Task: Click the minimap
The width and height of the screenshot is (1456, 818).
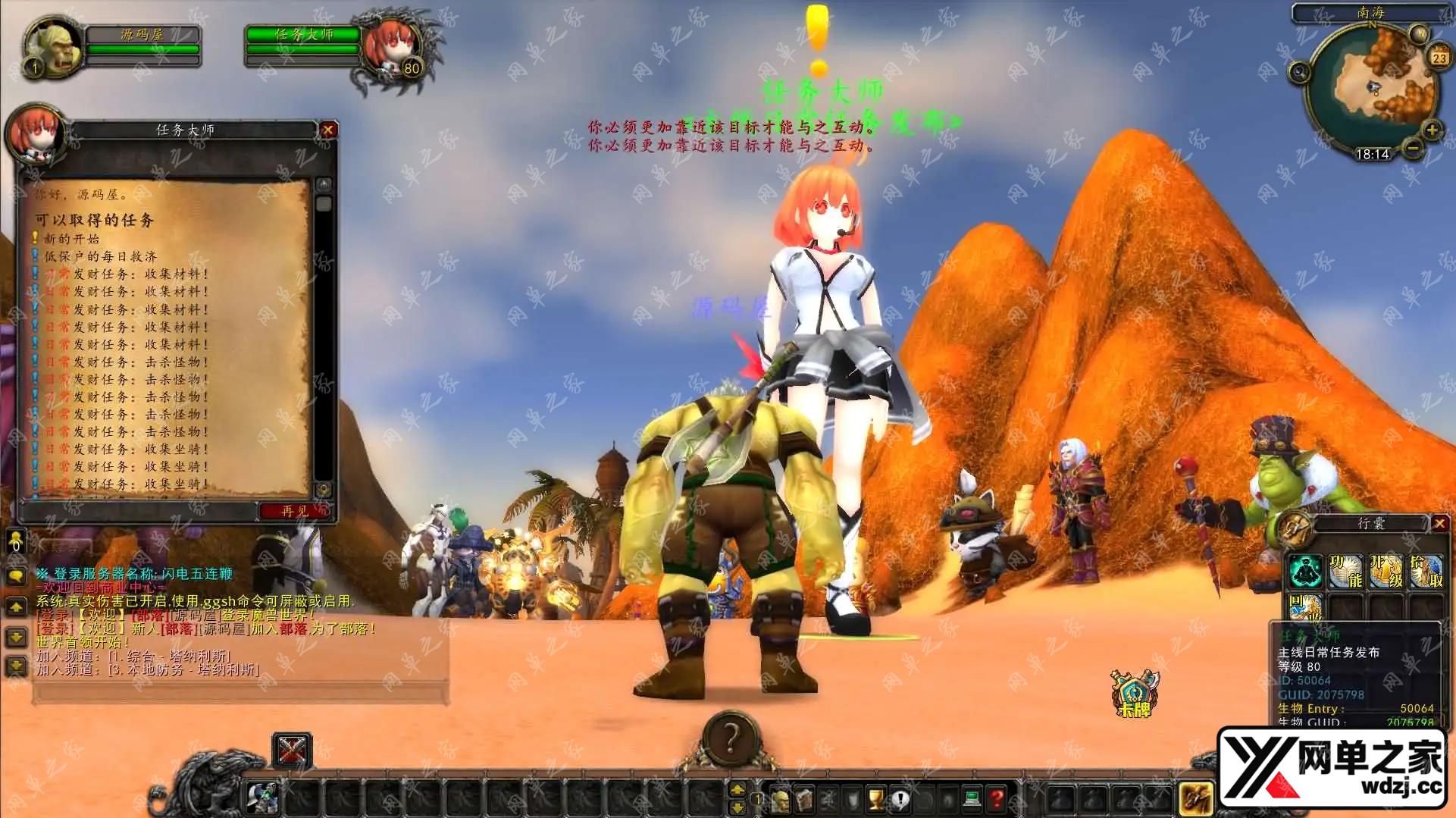Action: 1372,91
